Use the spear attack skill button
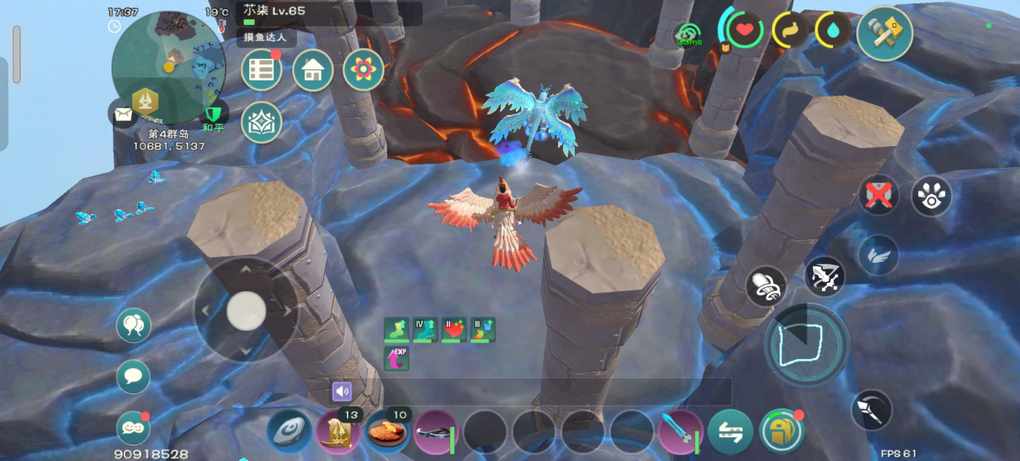The height and width of the screenshot is (461, 1020). click(872, 410)
